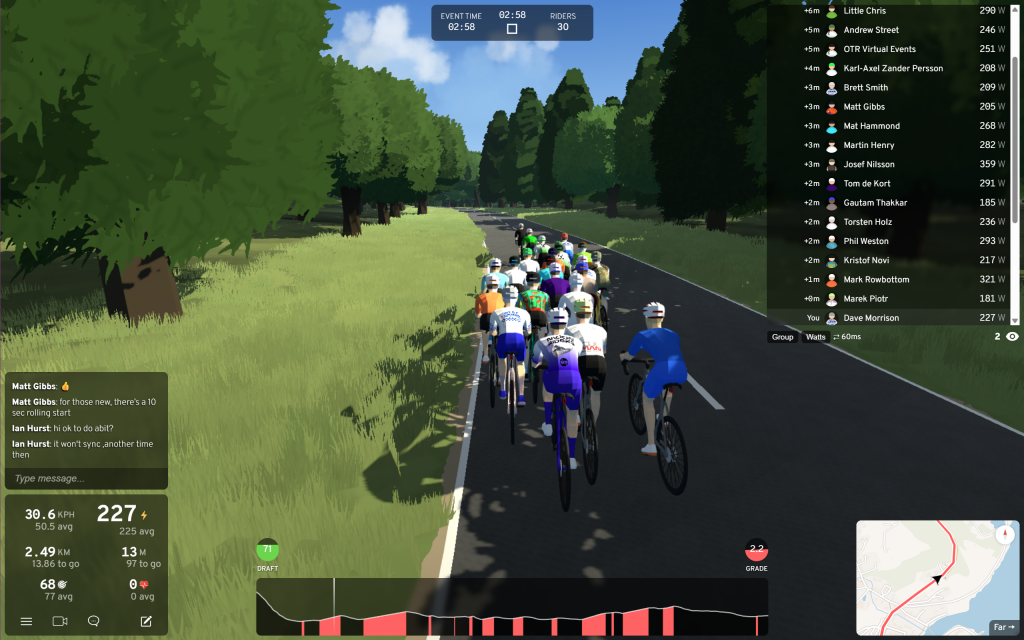
Task: Click the eye spectators icon
Action: point(1012,337)
